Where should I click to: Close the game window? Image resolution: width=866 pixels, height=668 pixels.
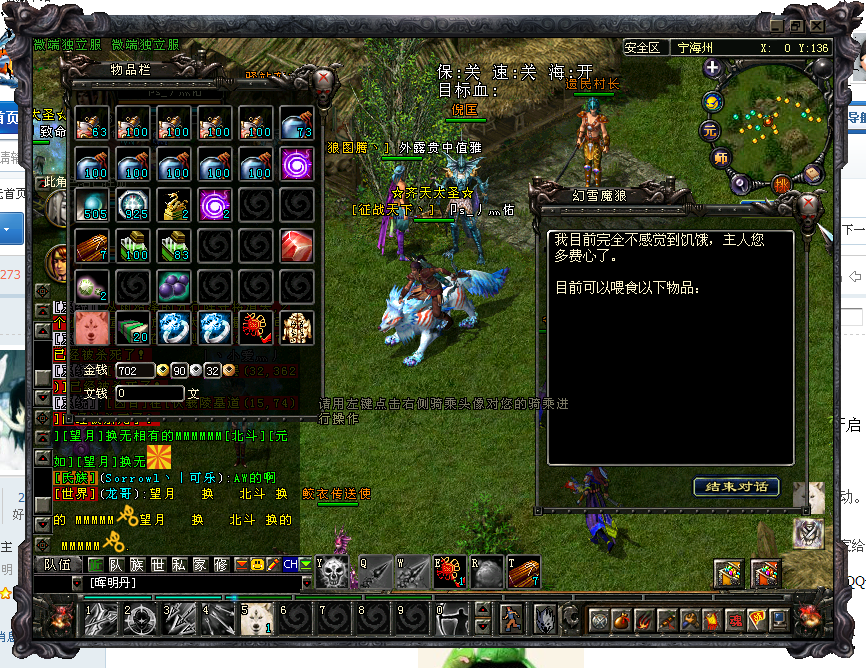pyautogui.click(x=818, y=25)
